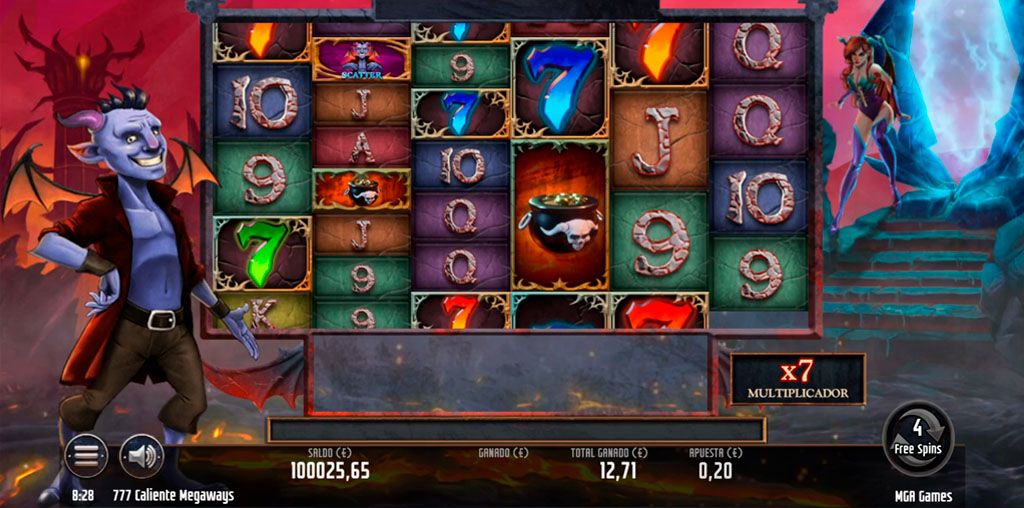Toggle the sound speaker button
Screen dimensions: 1024x508
[141, 456]
